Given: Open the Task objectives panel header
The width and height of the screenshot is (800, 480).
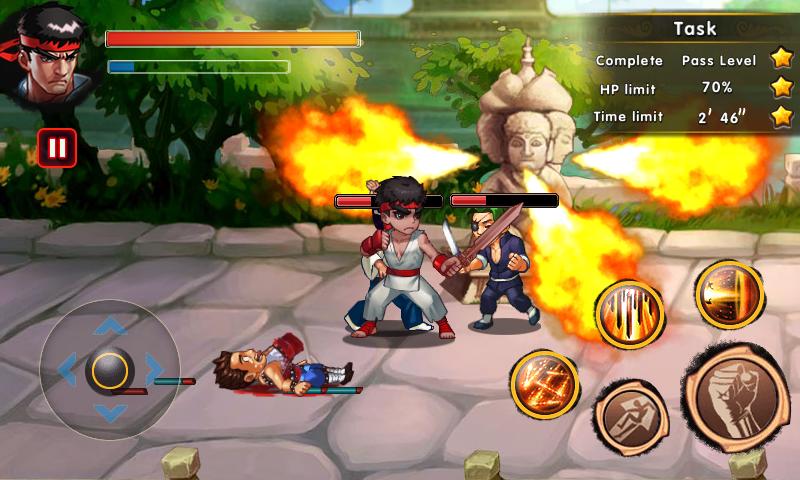Looking at the screenshot, I should tap(694, 28).
